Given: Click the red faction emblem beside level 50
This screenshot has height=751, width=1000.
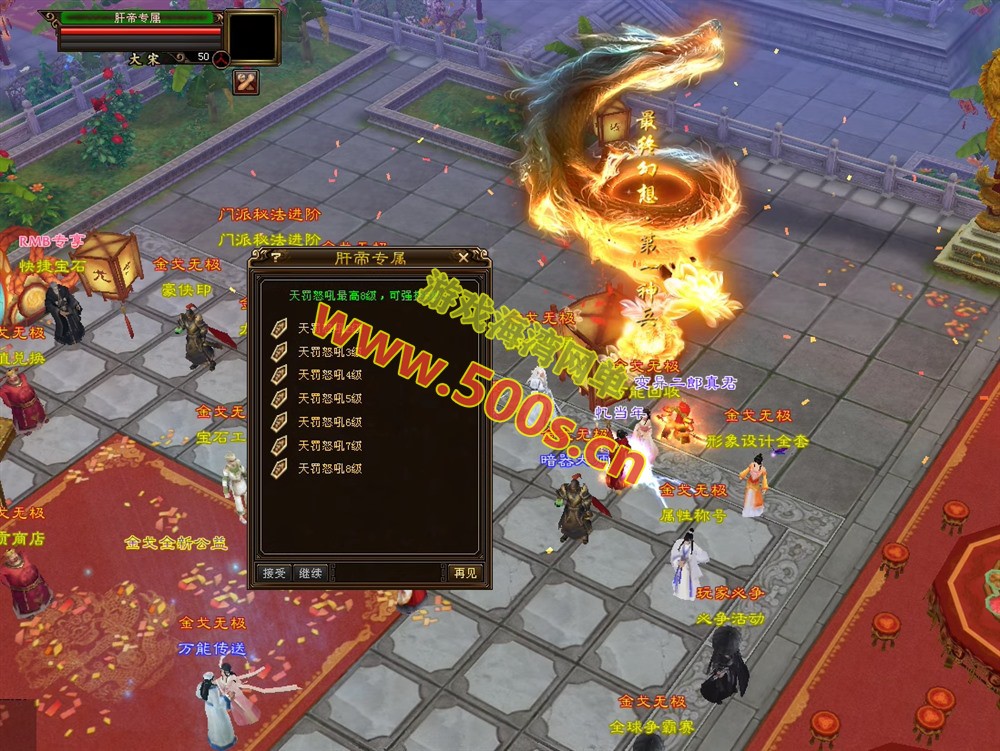Looking at the screenshot, I should tap(221, 58).
